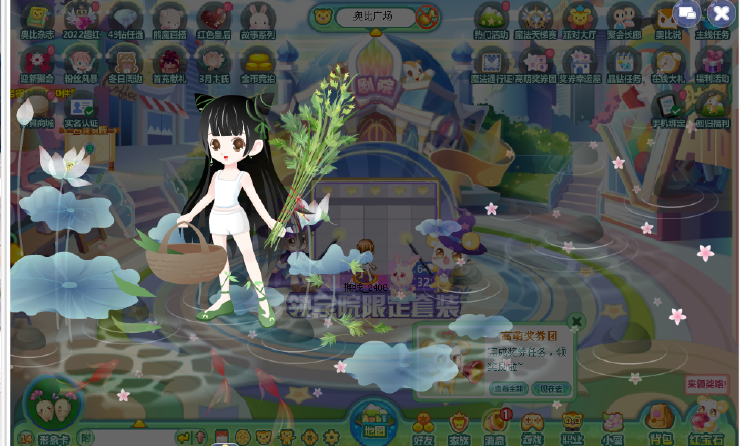Open the 红色皇后 heart icon

tap(213, 18)
